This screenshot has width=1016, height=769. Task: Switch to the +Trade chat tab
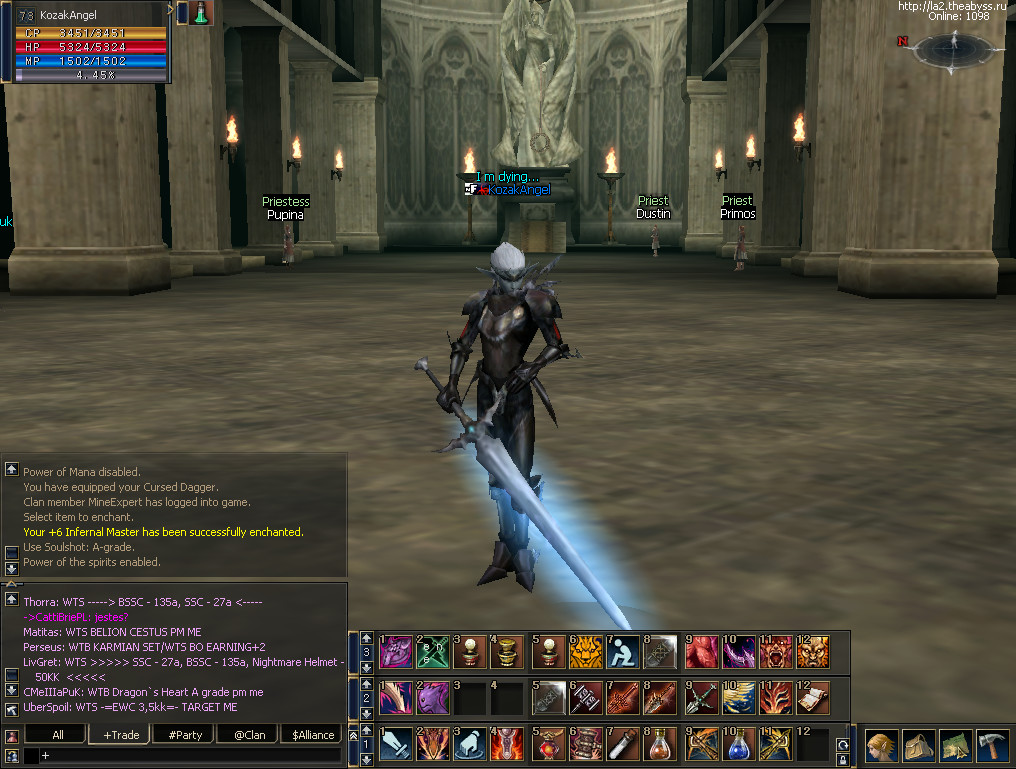tap(121, 735)
